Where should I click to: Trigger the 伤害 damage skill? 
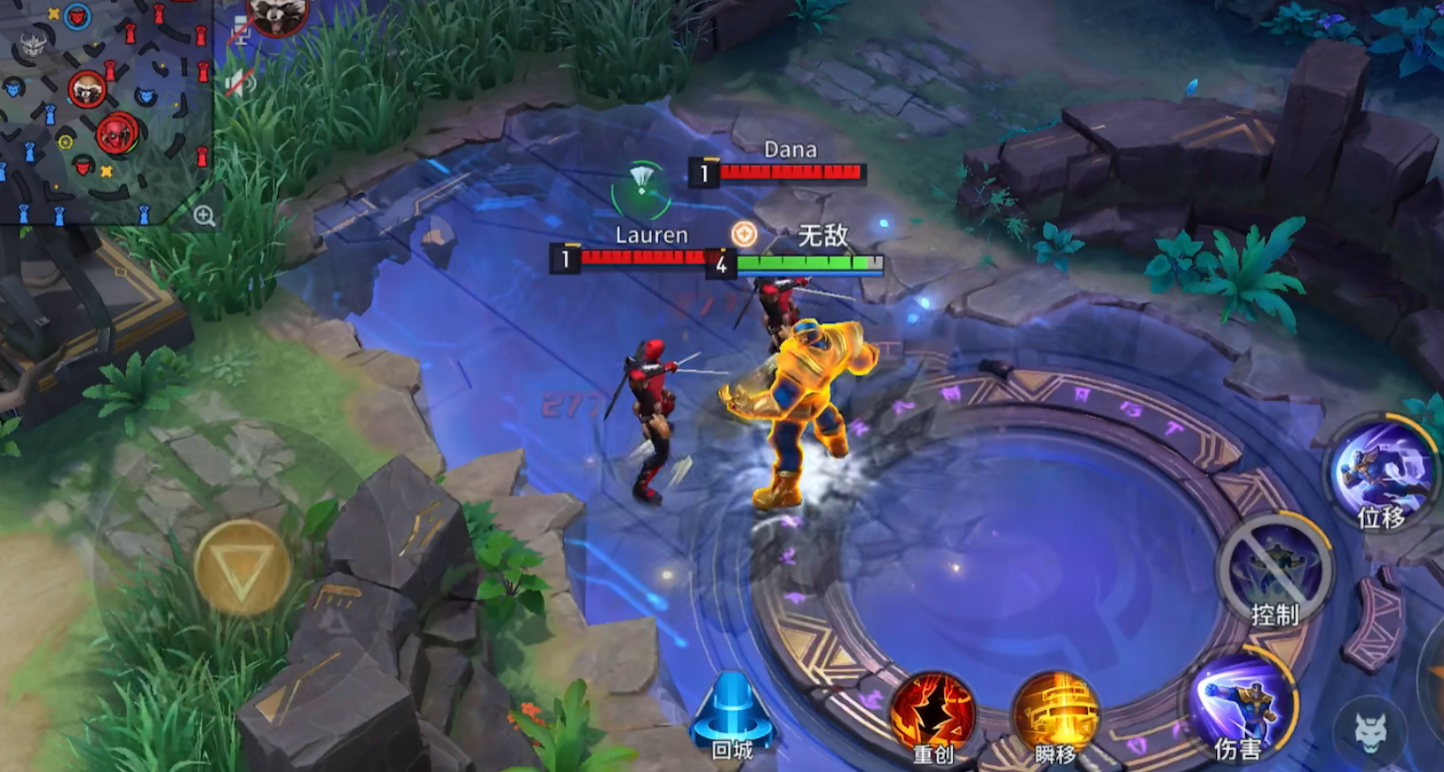point(1240,702)
